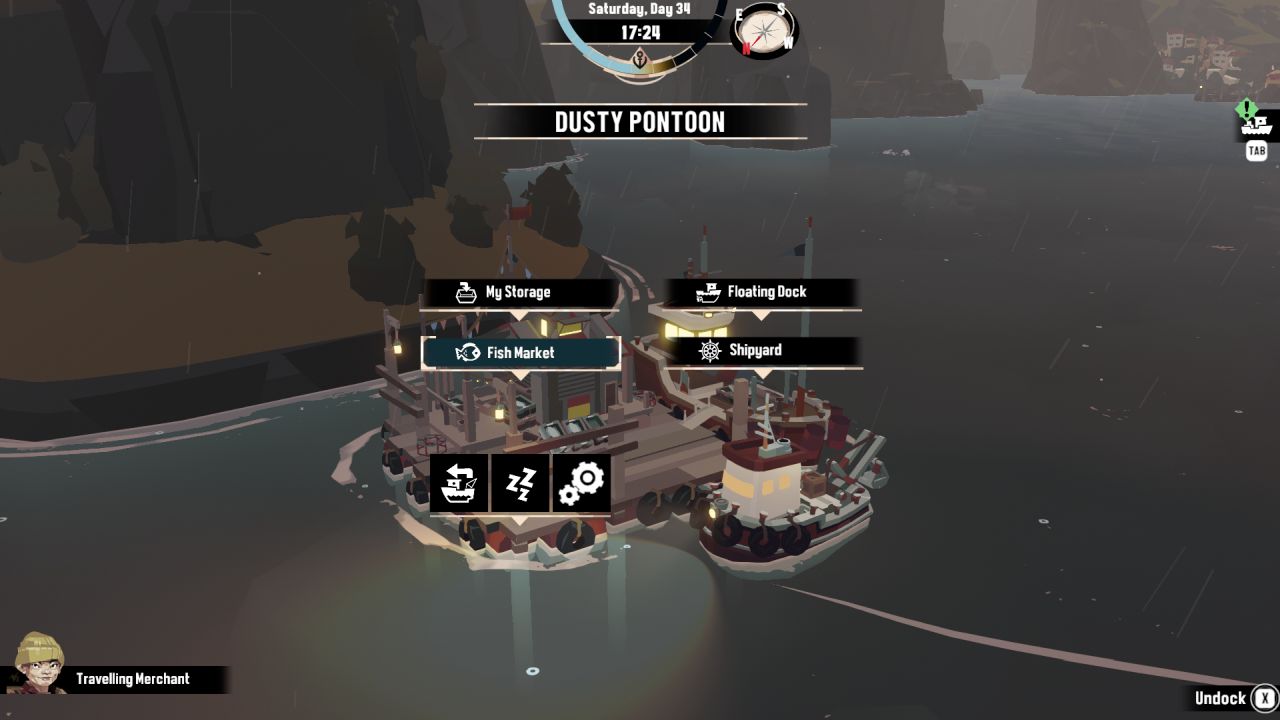Image resolution: width=1280 pixels, height=720 pixels.
Task: Select the sleep (ZZZ) icon
Action: [x=520, y=484]
